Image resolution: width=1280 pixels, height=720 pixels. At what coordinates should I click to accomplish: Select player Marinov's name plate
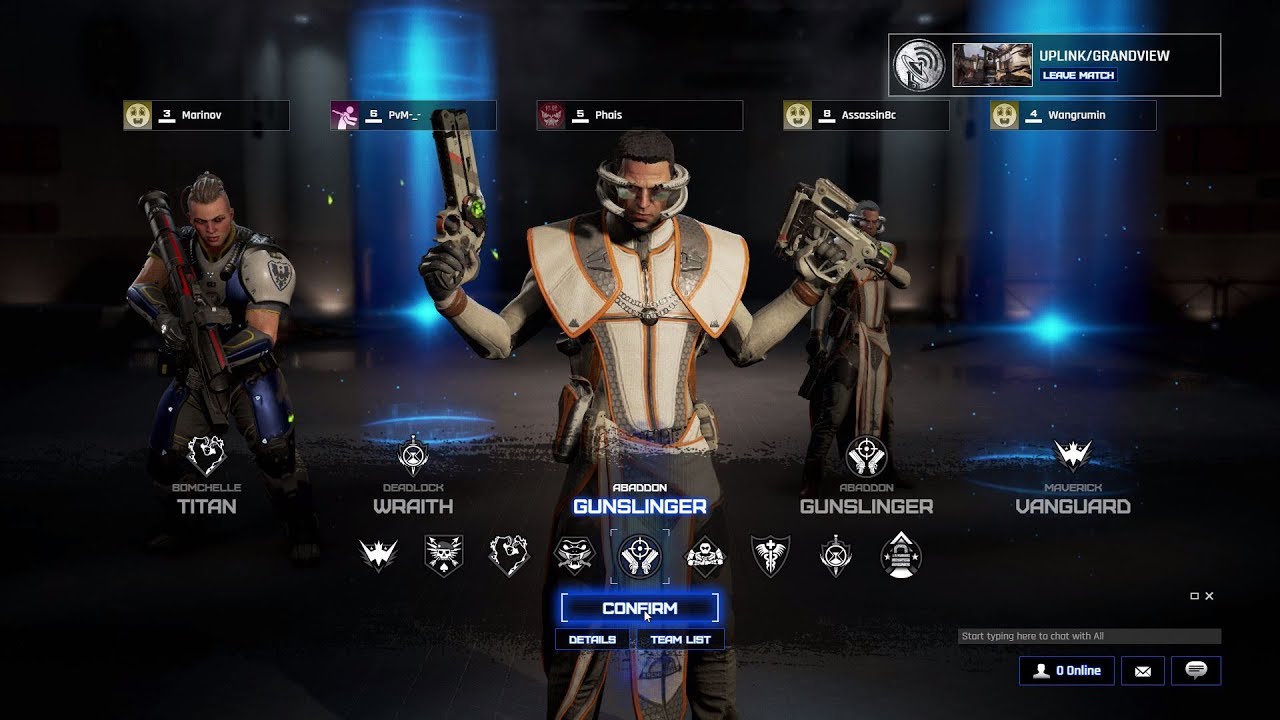(x=206, y=115)
